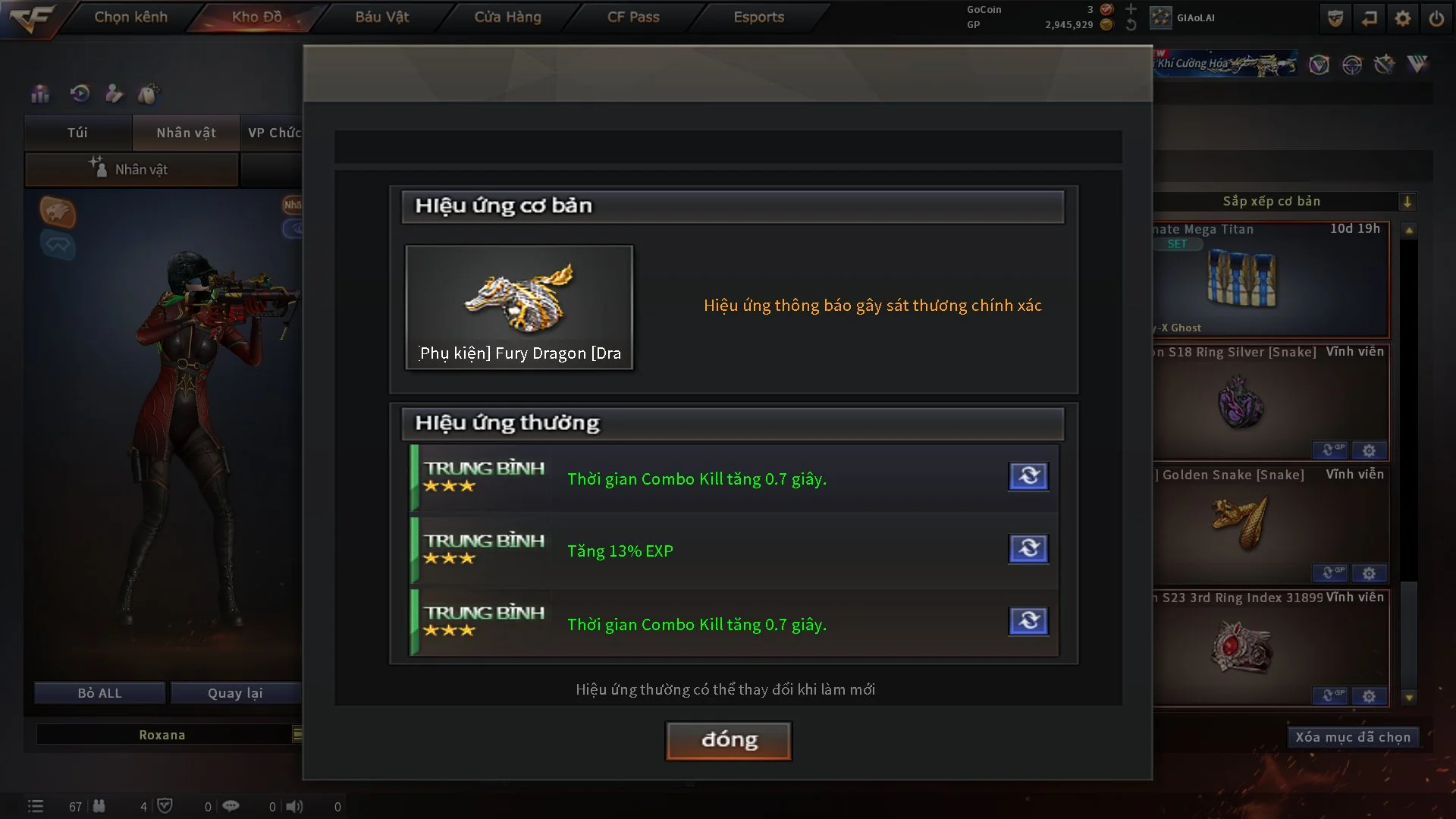Image resolution: width=1456 pixels, height=819 pixels.
Task: Select the Nhân vật inventory tab
Action: [186, 133]
